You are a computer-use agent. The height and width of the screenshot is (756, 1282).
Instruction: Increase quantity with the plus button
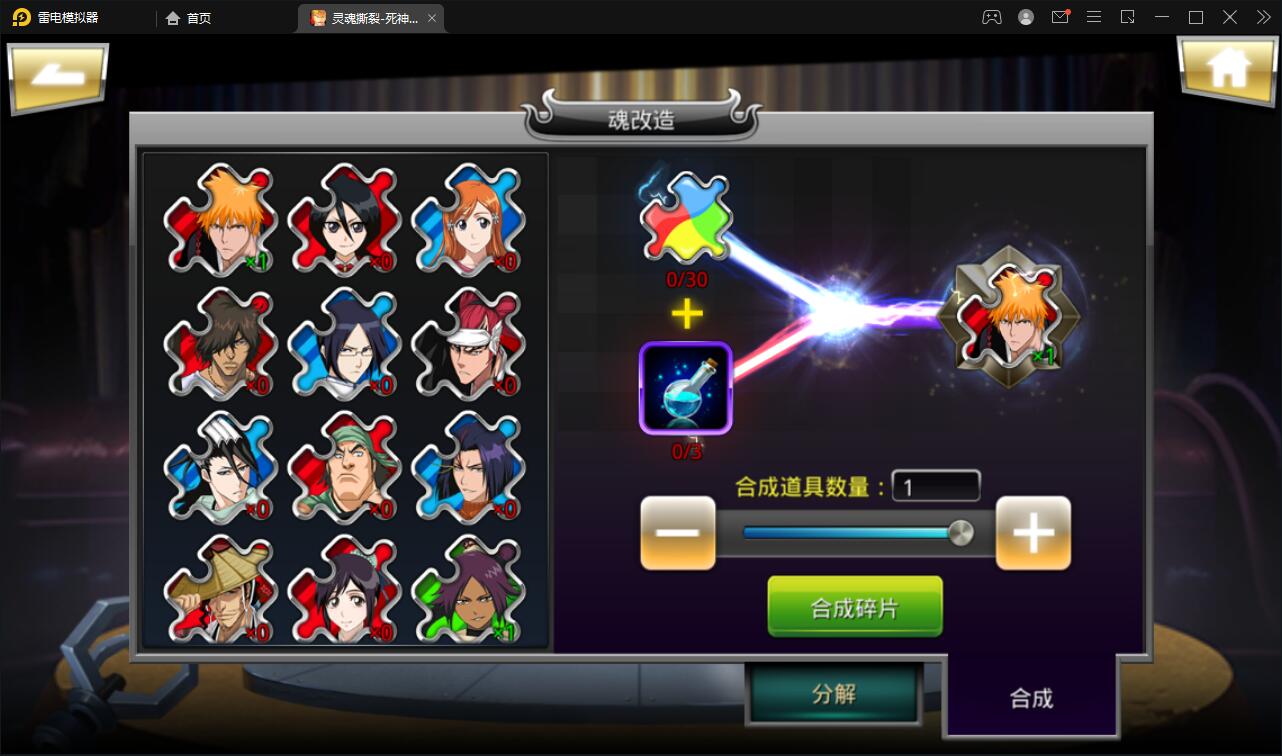click(1033, 533)
